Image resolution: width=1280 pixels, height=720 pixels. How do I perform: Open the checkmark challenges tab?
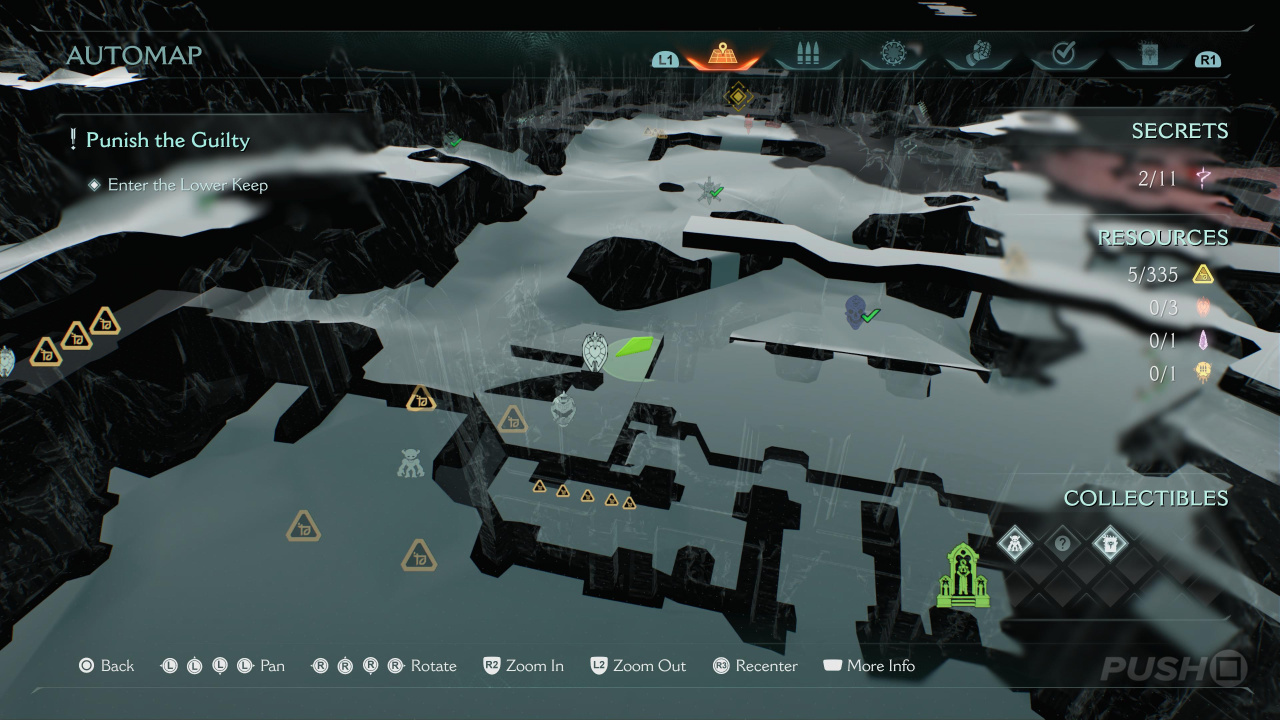(x=1063, y=55)
